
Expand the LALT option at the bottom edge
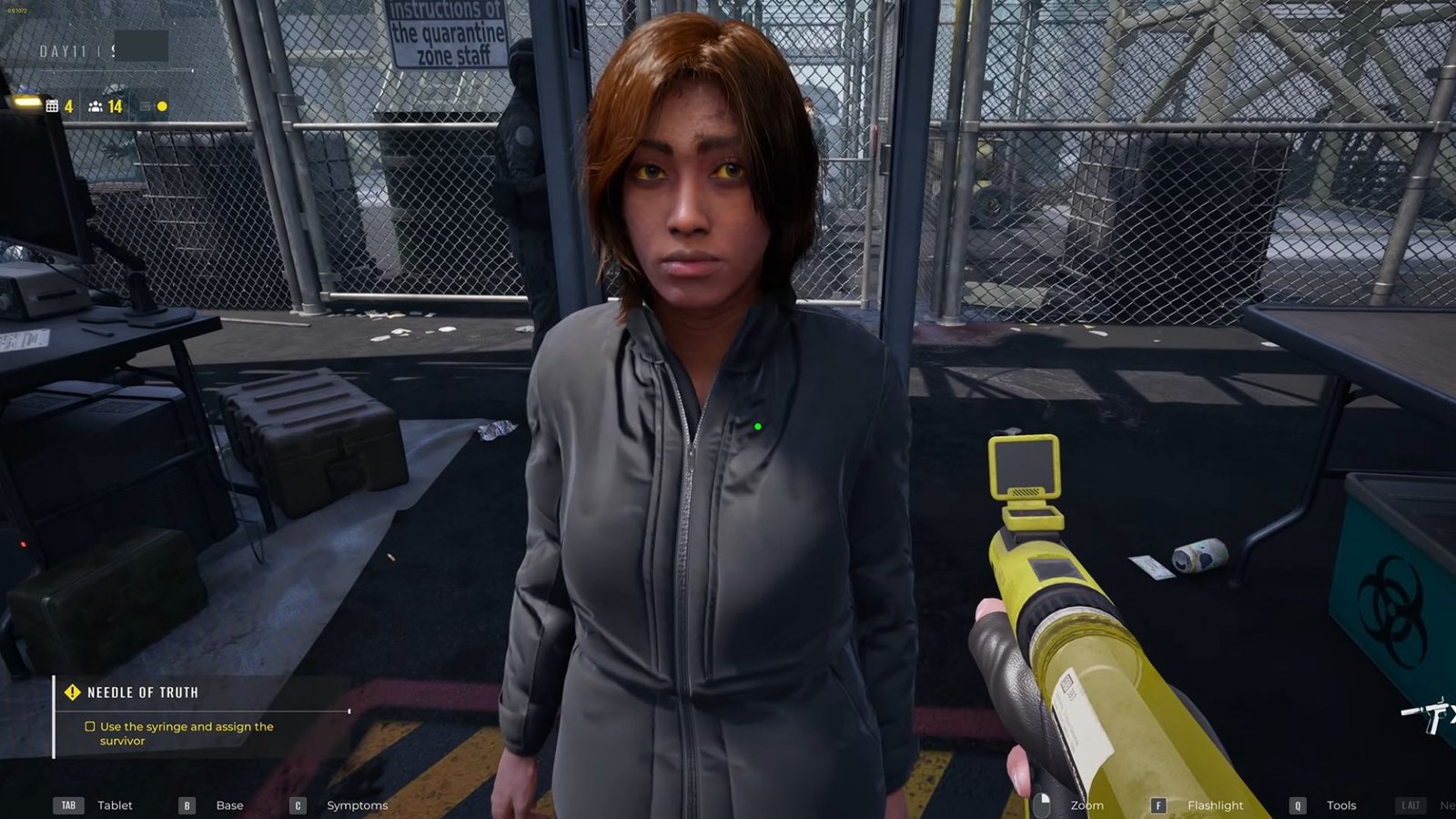pyautogui.click(x=1412, y=805)
